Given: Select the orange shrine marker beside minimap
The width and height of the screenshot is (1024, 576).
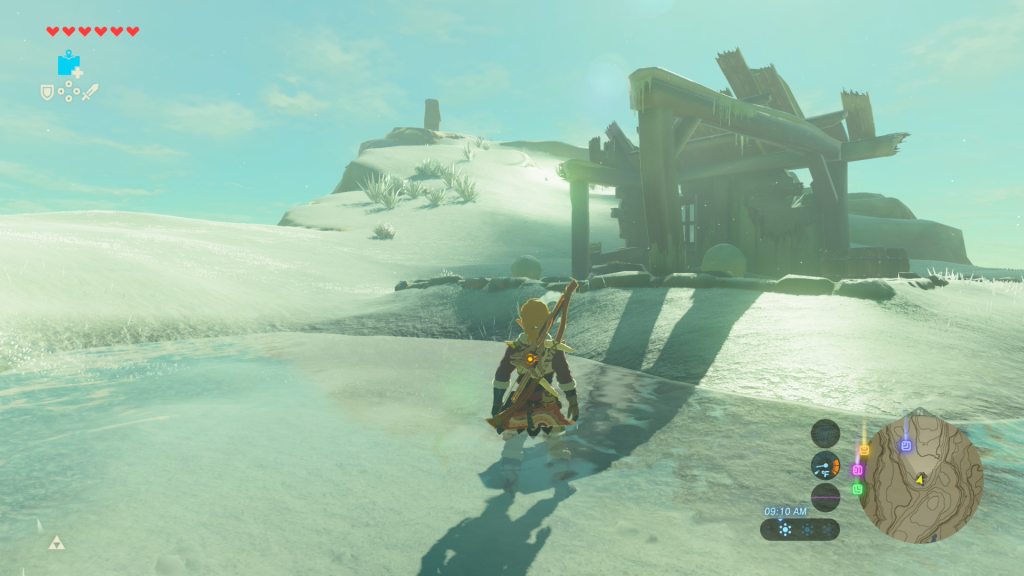Looking at the screenshot, I should pyautogui.click(x=865, y=450).
